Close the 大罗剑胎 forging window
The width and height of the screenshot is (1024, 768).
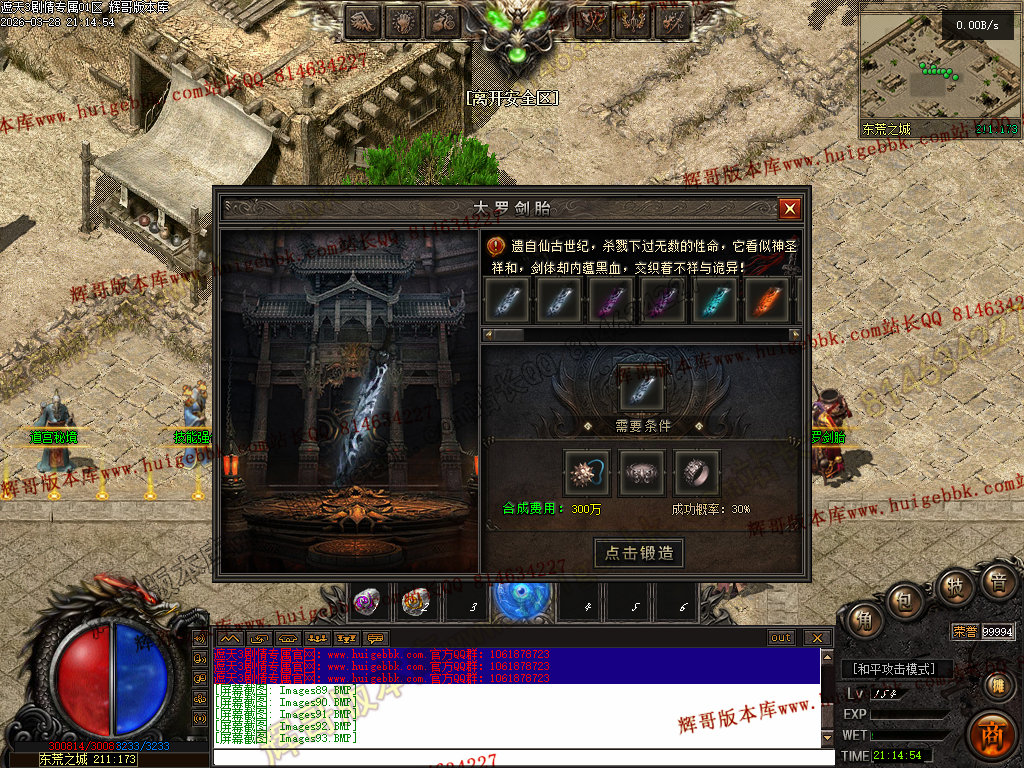[790, 208]
